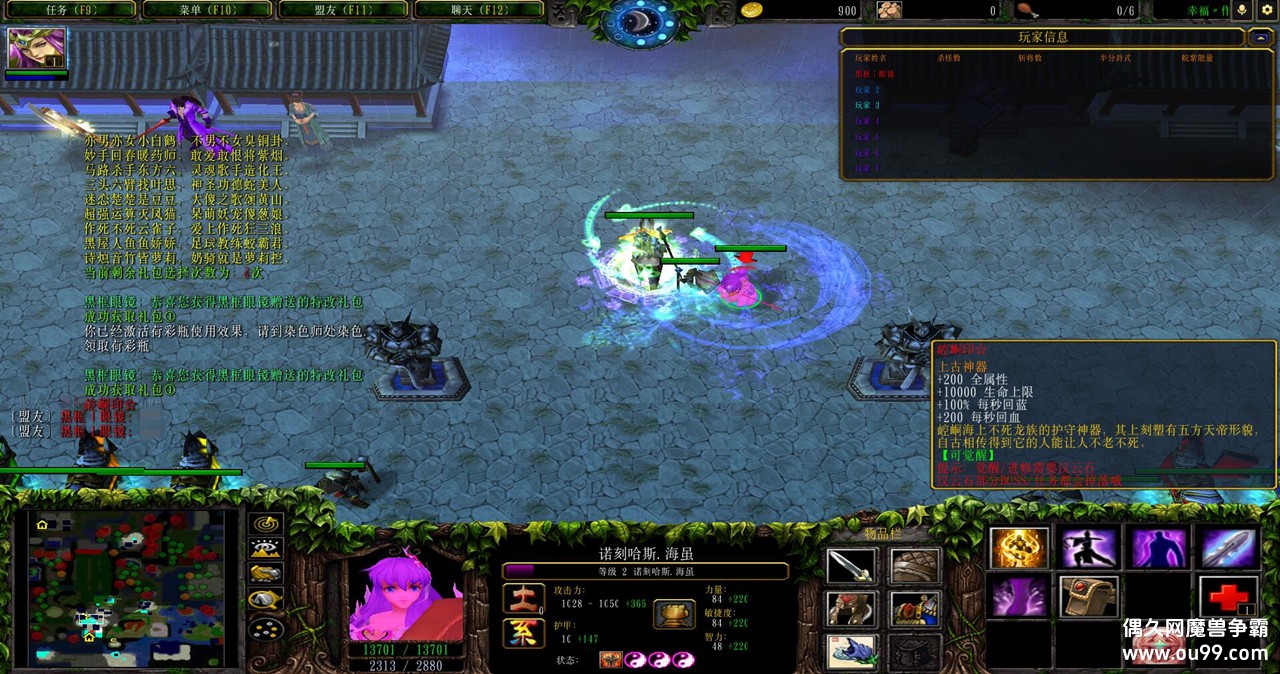
Task: Click on the minimap
Action: point(128,589)
